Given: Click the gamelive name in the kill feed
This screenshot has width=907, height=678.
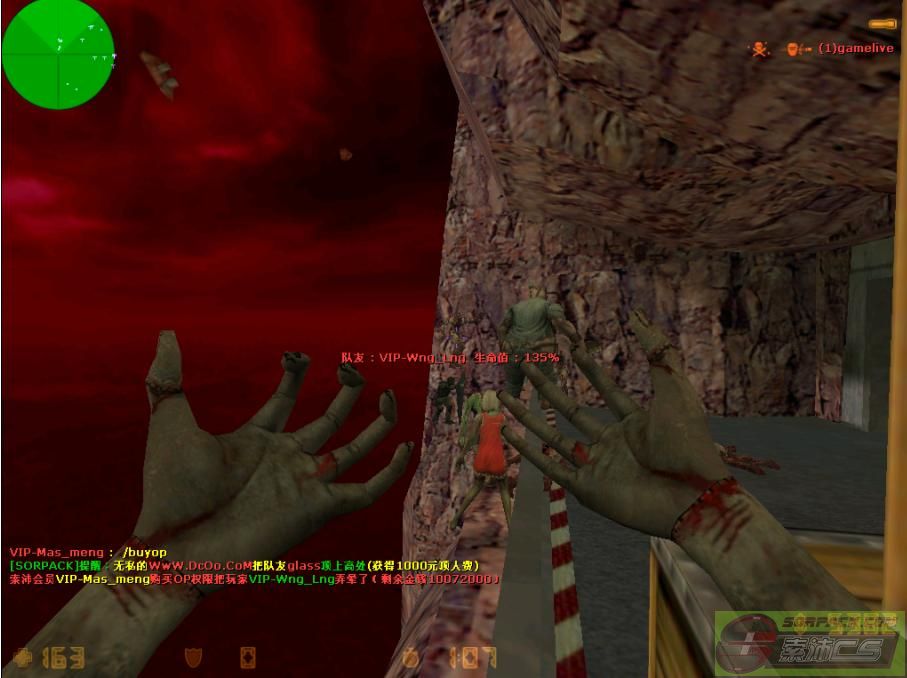Looking at the screenshot, I should [x=856, y=48].
